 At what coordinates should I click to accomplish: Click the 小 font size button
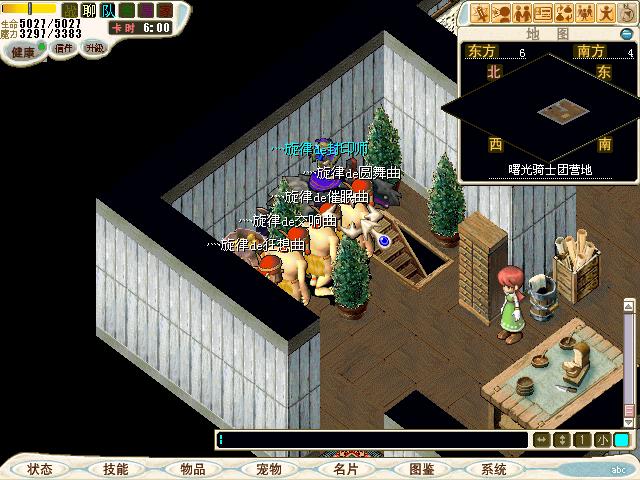tap(602, 440)
